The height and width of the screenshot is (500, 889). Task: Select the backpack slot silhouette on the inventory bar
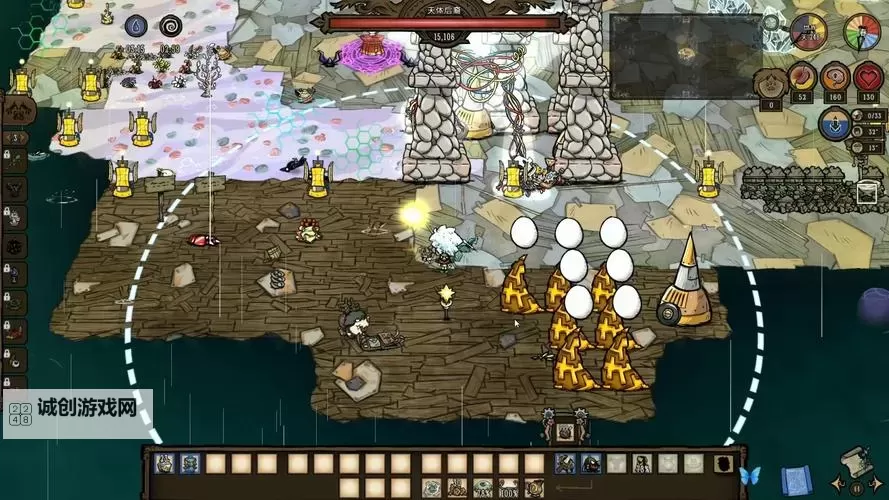pos(723,463)
